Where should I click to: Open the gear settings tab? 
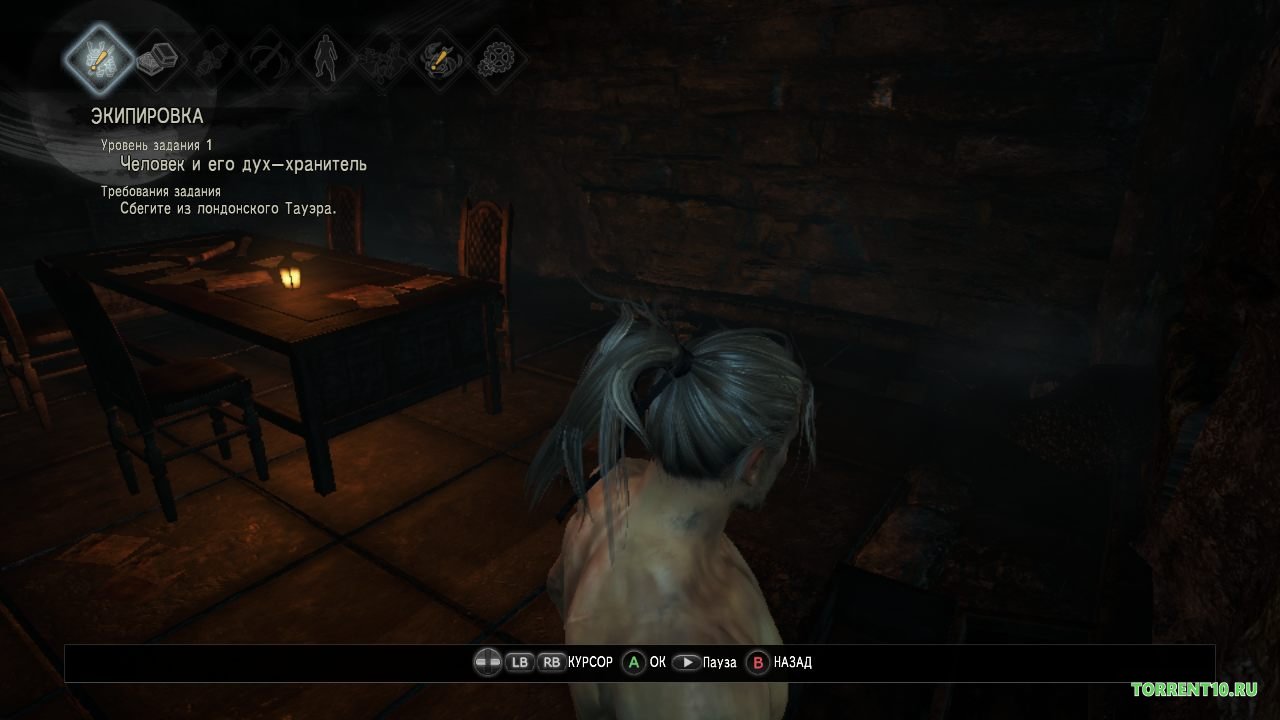pyautogui.click(x=494, y=57)
